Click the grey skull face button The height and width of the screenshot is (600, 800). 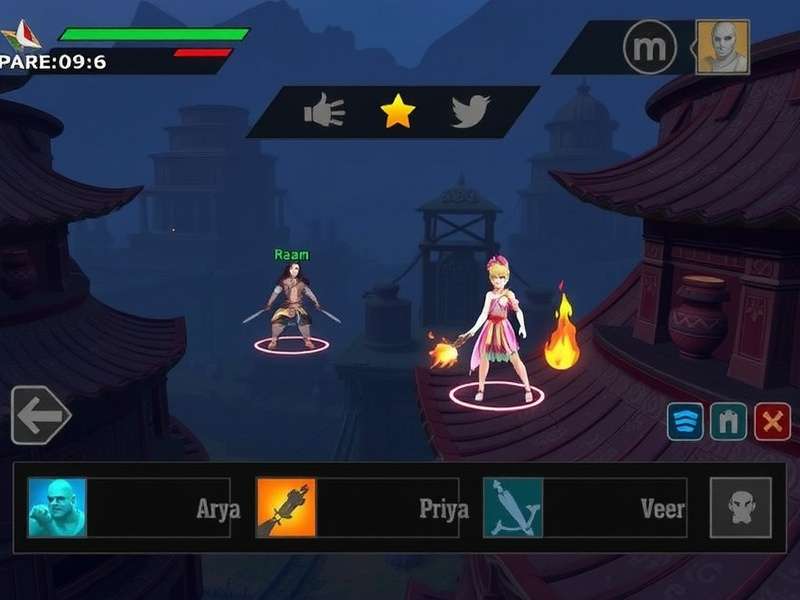(741, 508)
